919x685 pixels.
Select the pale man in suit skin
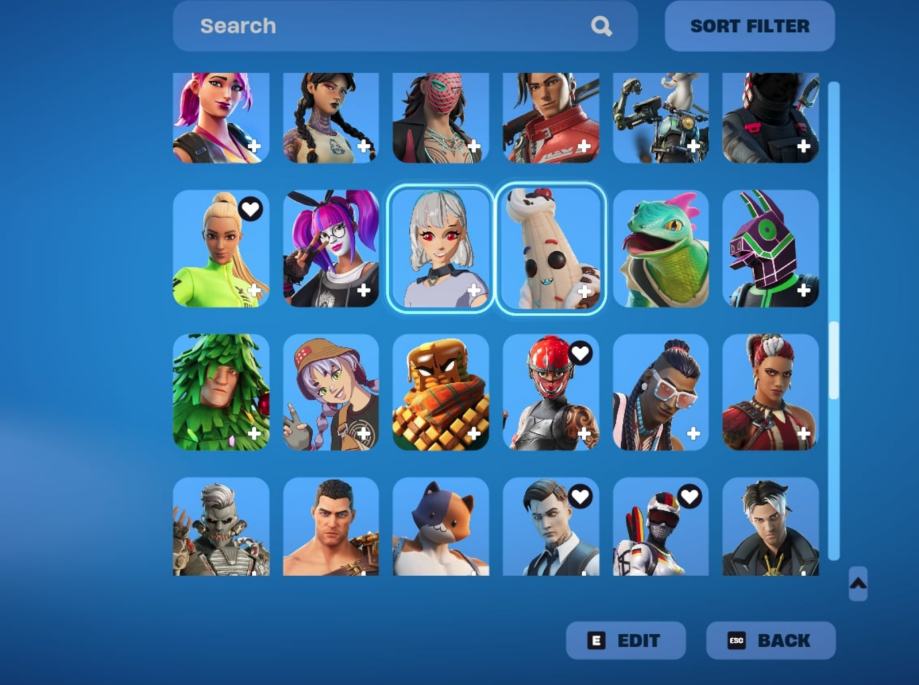coord(551,527)
